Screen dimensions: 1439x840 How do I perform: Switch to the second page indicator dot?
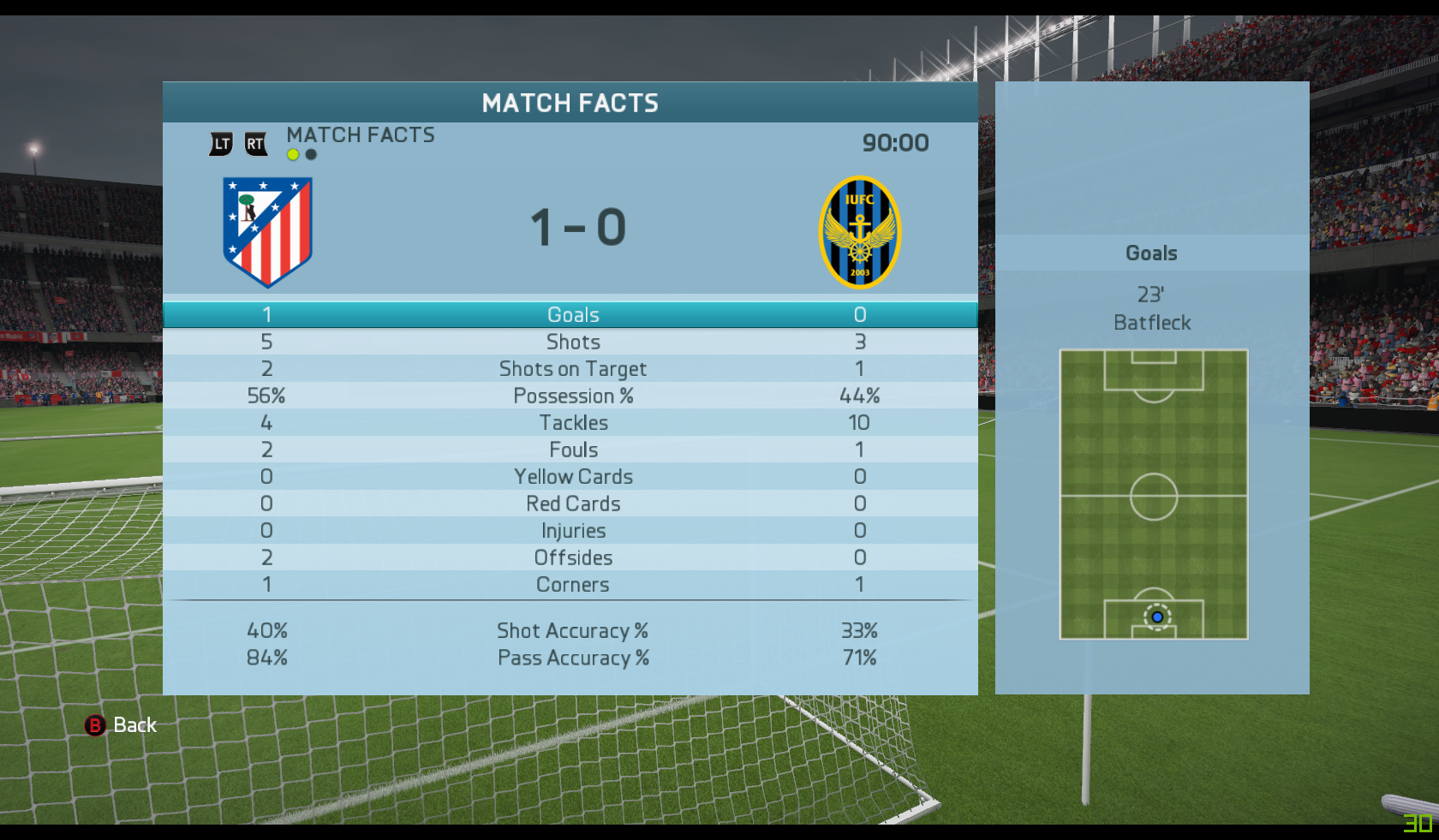click(311, 155)
